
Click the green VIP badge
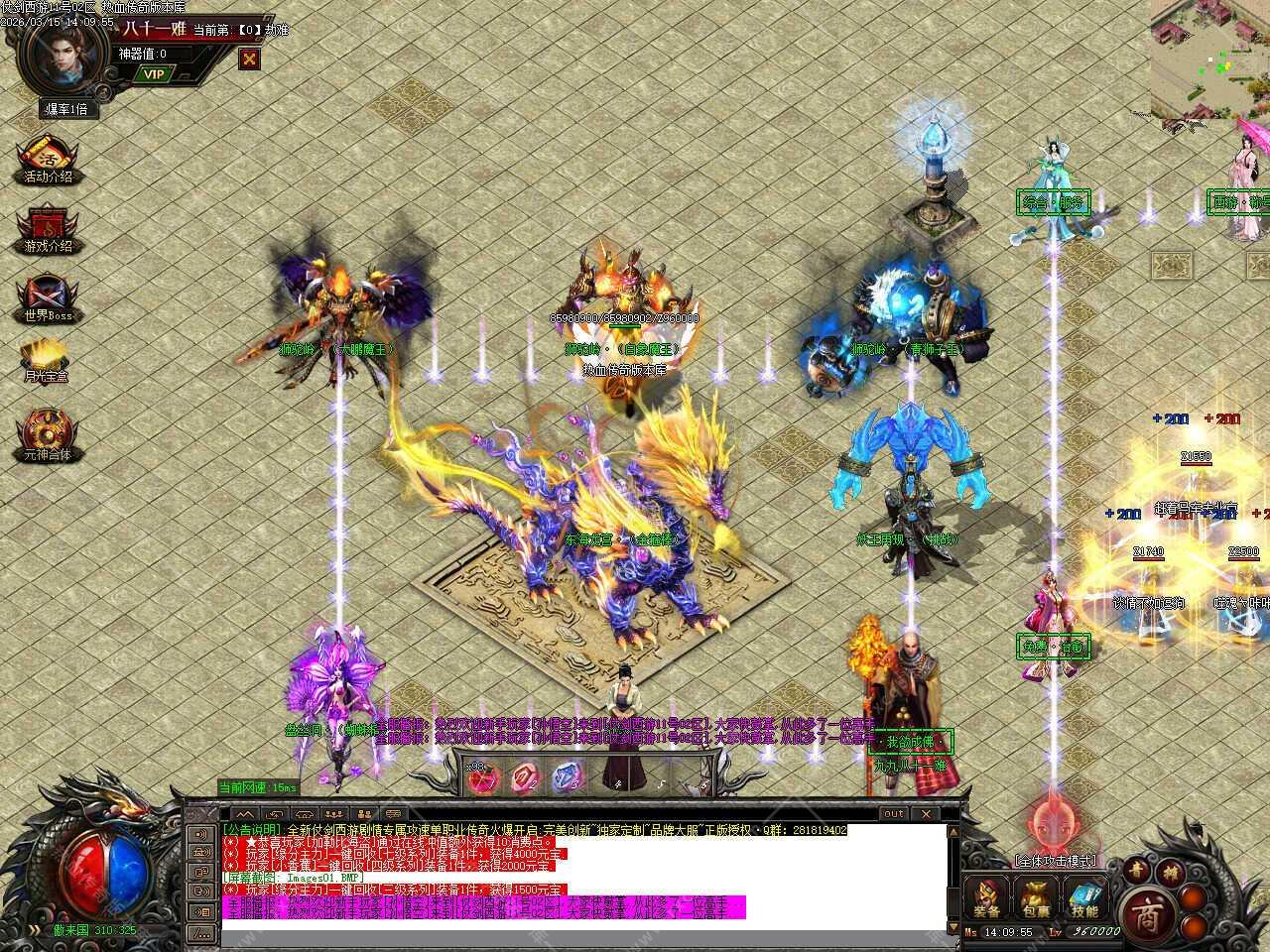pyautogui.click(x=153, y=73)
